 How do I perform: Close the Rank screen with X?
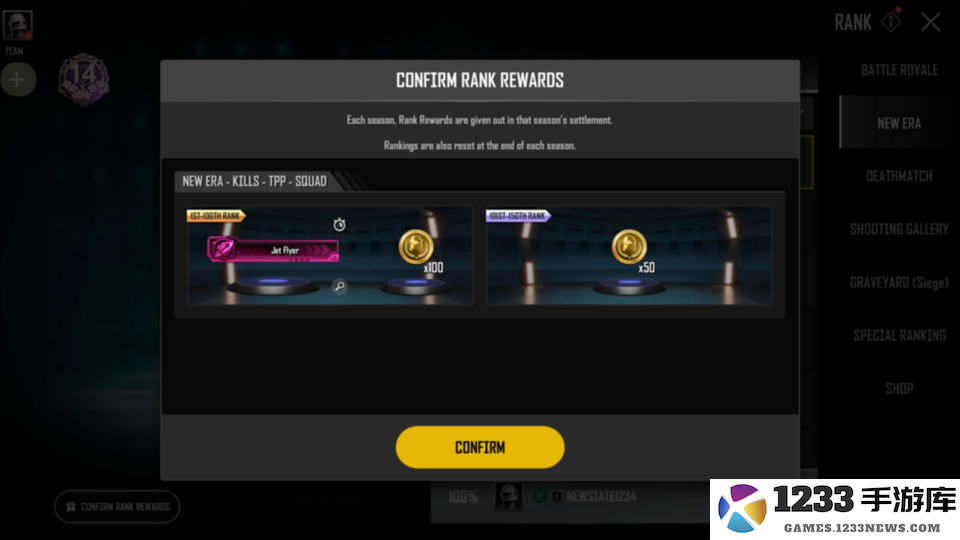pyautogui.click(x=931, y=22)
